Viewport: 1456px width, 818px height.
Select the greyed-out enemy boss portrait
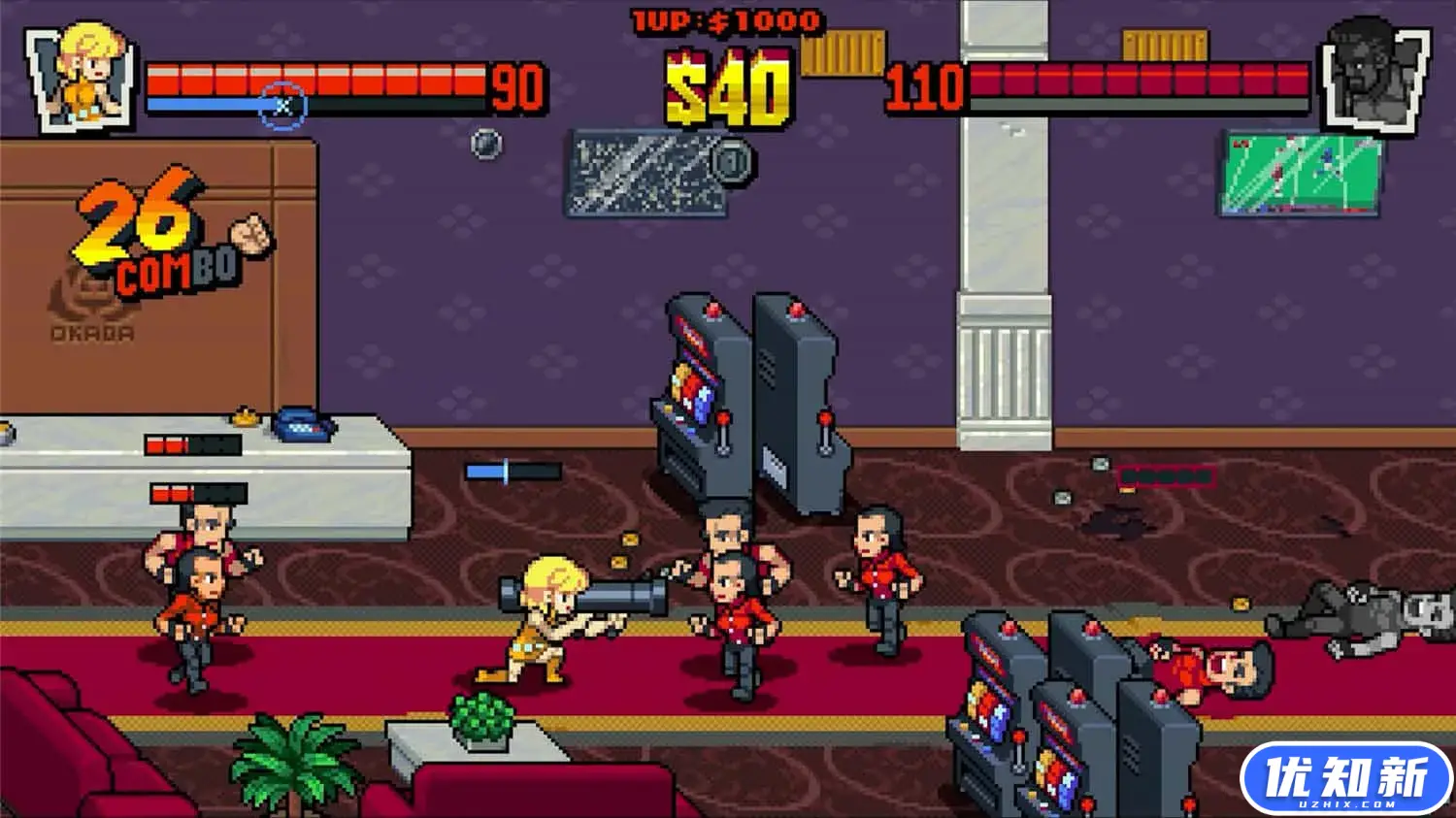click(x=1373, y=76)
